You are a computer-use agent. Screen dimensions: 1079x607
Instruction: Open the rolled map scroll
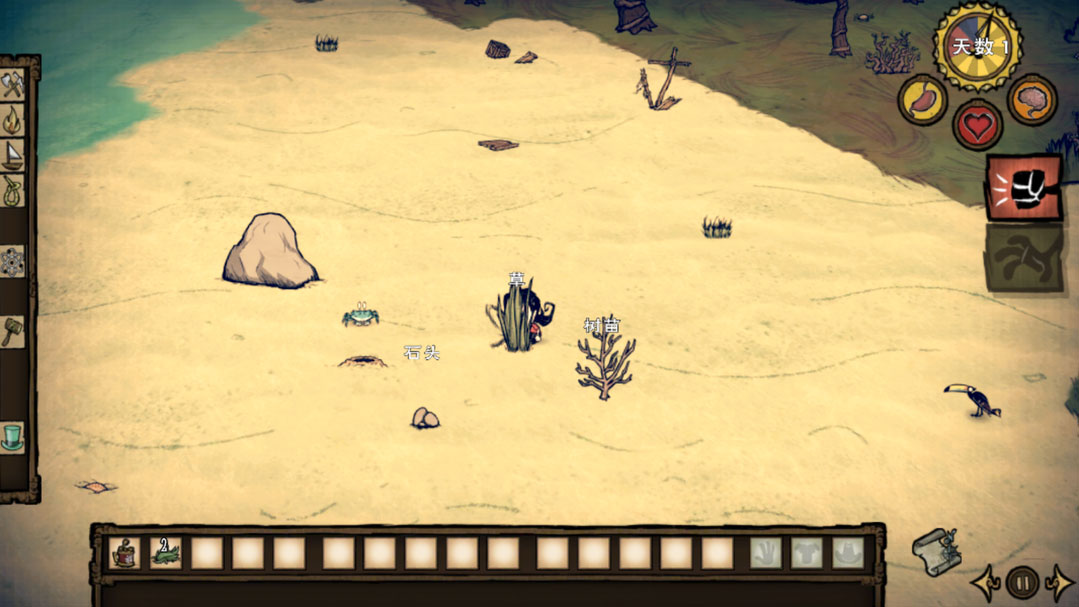(x=936, y=550)
